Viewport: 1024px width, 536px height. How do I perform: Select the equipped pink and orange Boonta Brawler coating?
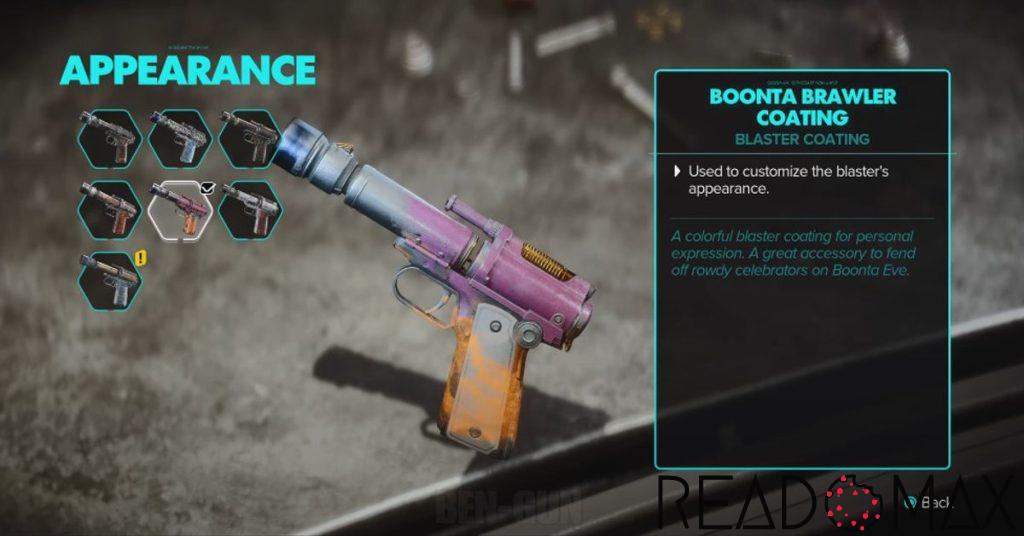pos(180,209)
